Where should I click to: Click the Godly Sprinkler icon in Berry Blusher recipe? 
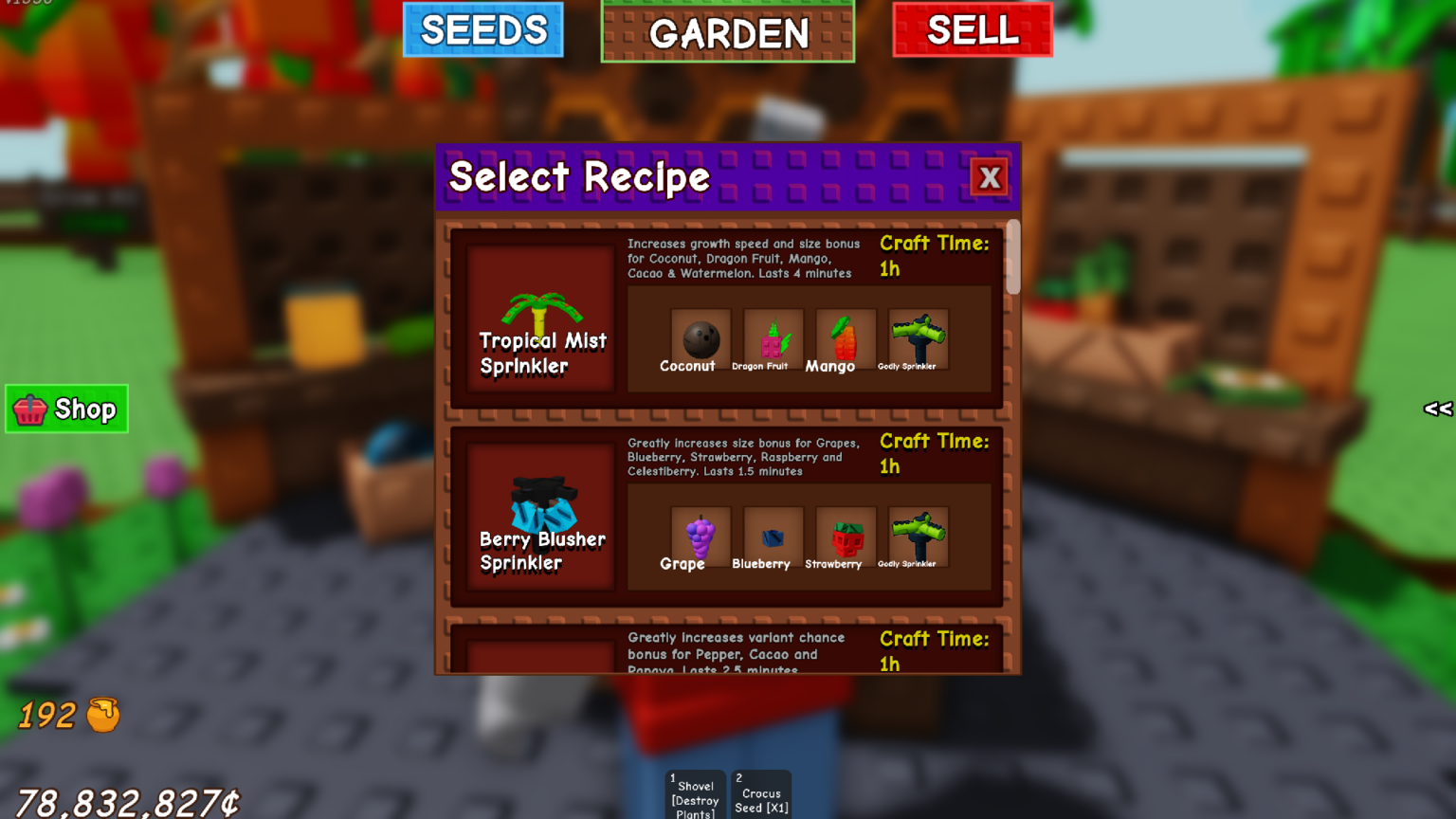click(918, 537)
